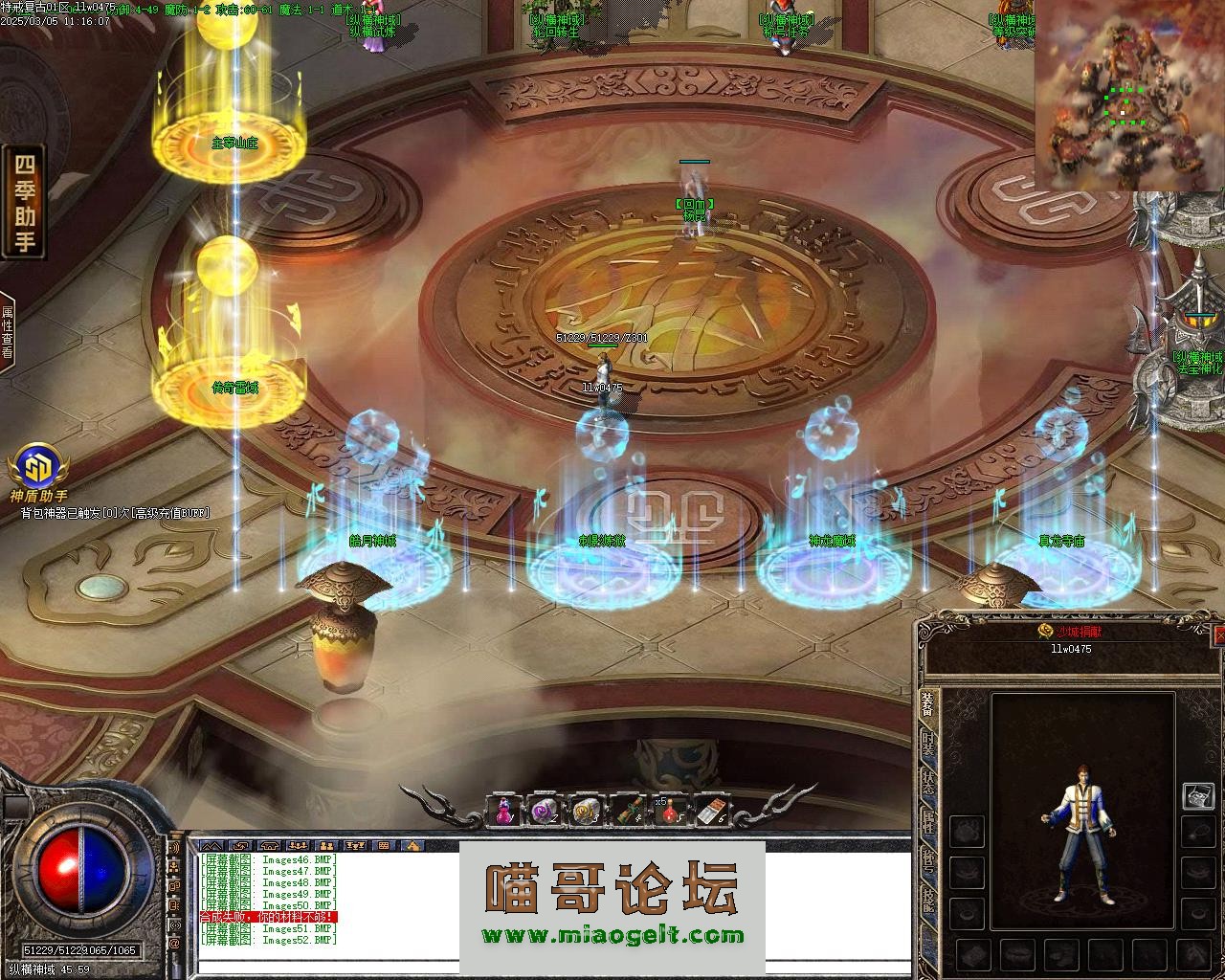Close the character equipment panel
This screenshot has width=1225, height=980.
1219,635
